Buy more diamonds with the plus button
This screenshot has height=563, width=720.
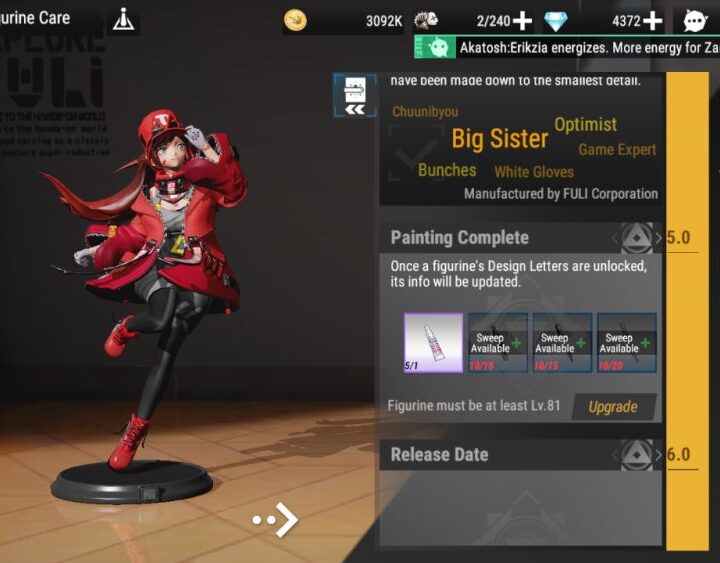click(652, 20)
